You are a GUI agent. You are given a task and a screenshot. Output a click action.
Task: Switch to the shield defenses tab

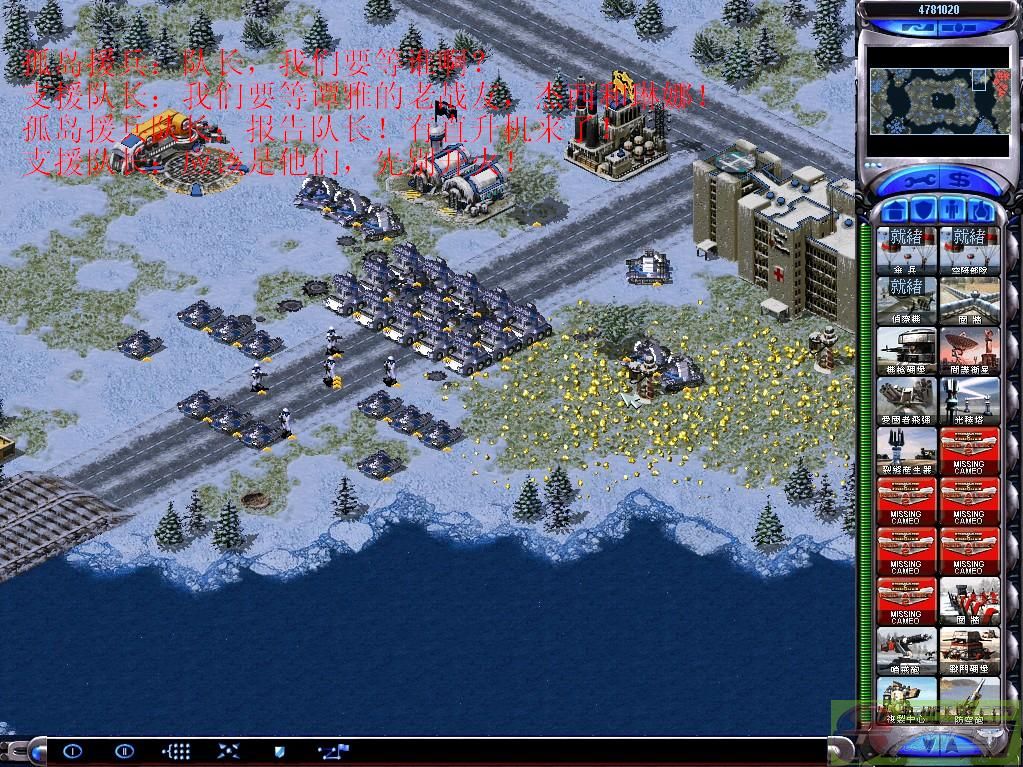click(x=922, y=211)
